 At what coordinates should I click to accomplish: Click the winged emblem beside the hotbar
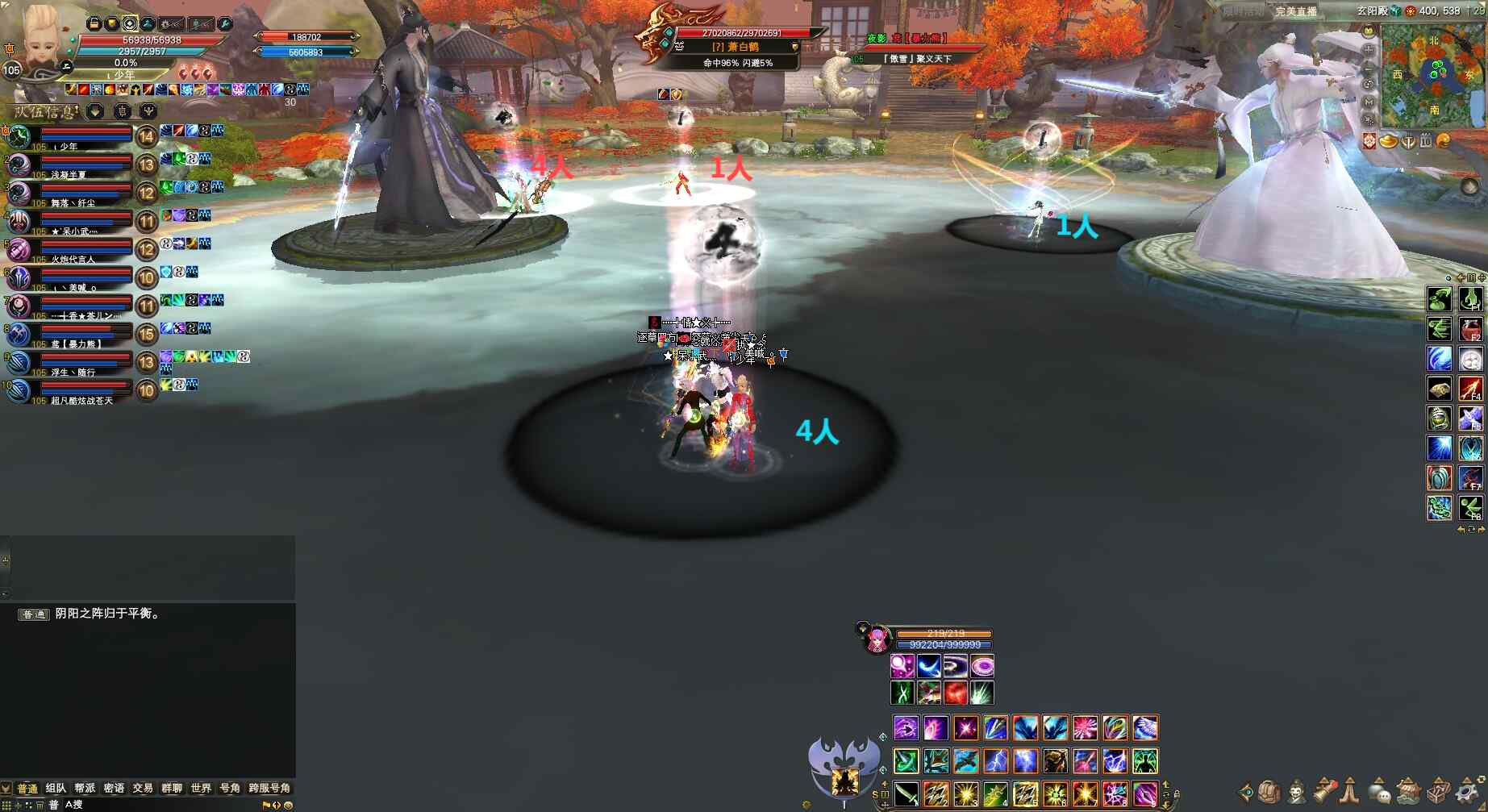[x=844, y=766]
